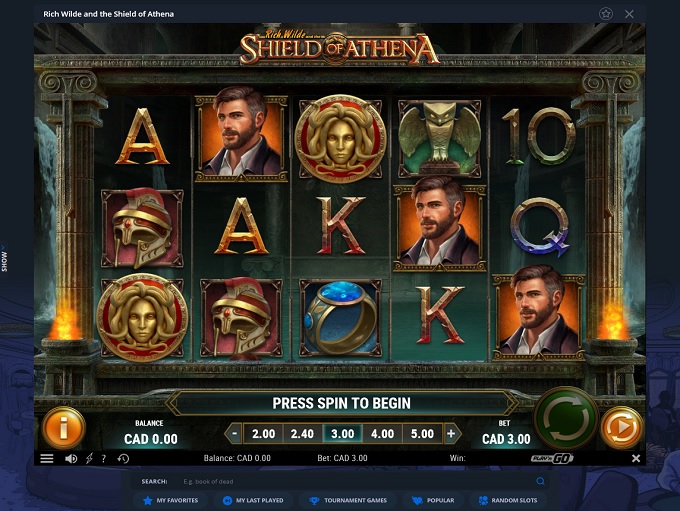The height and width of the screenshot is (511, 680).
Task: Add game to favorites with star icon
Action: pos(605,14)
